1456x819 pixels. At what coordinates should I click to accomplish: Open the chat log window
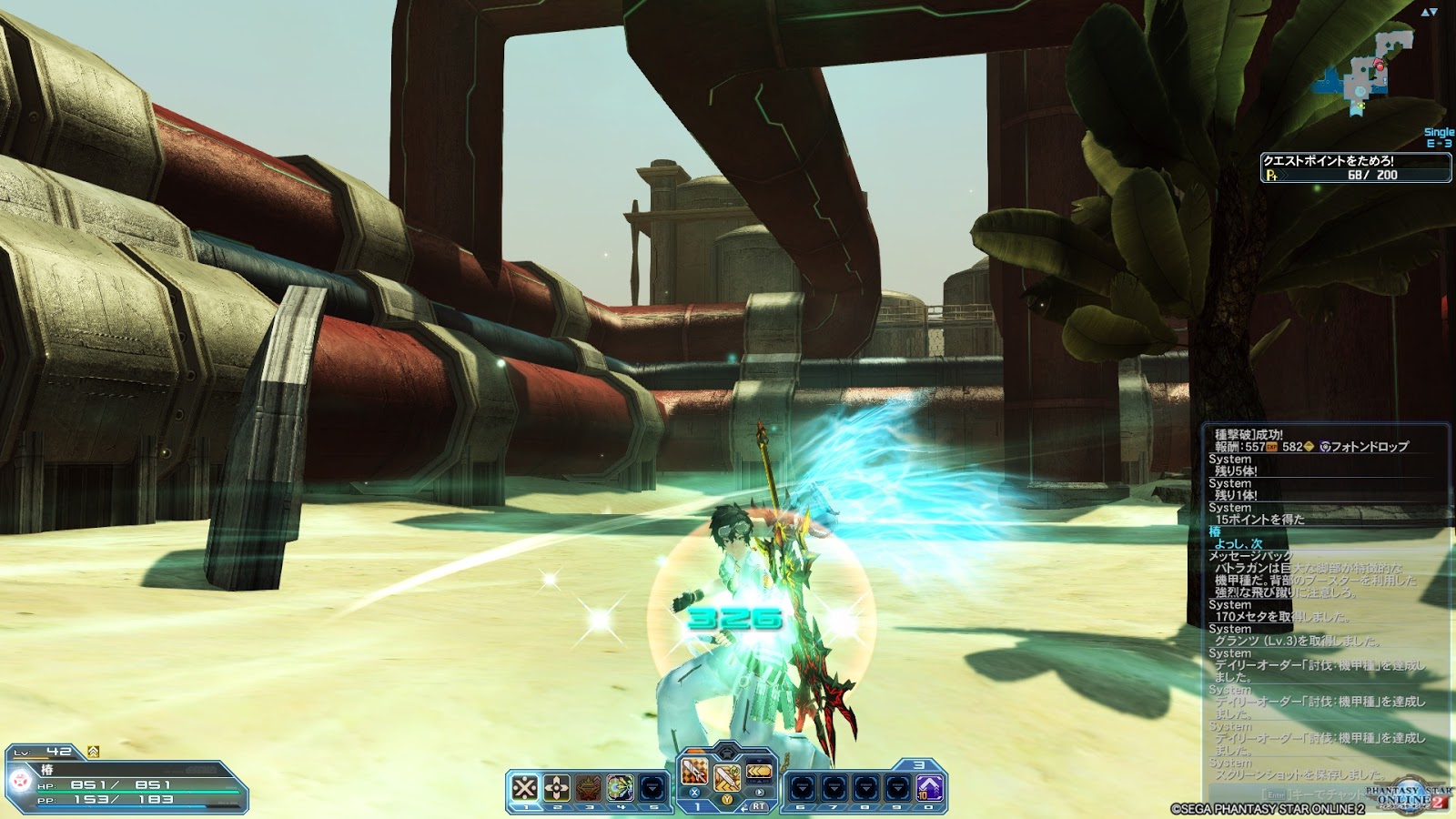(x=1326, y=601)
